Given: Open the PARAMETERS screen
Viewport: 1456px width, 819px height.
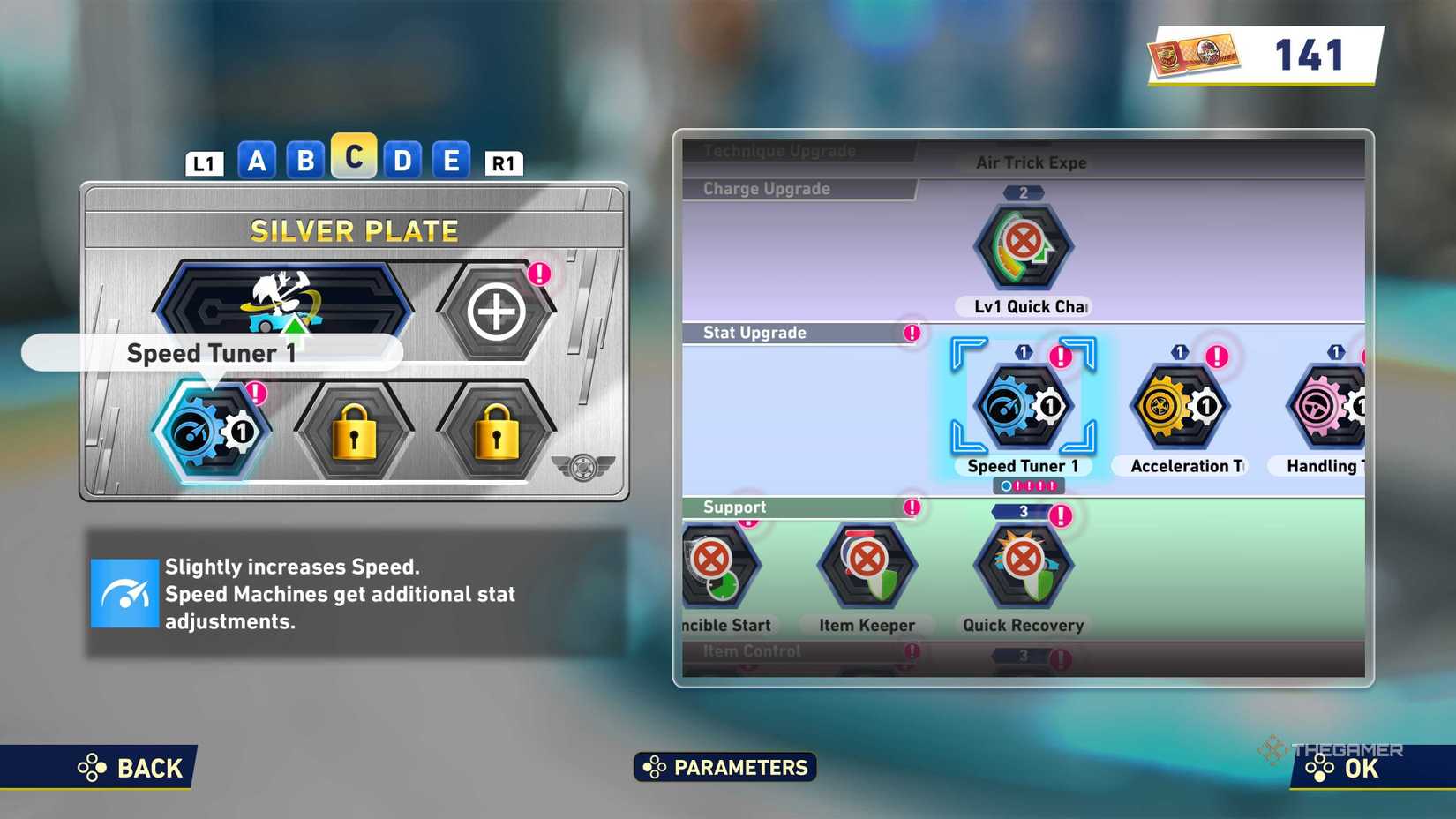Looking at the screenshot, I should pyautogui.click(x=724, y=767).
